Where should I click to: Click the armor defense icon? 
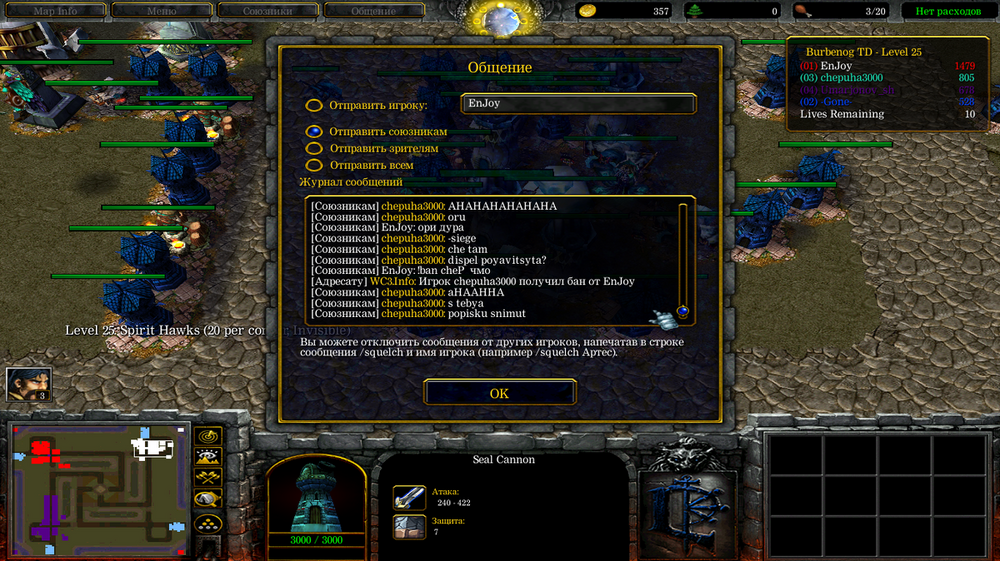(409, 526)
